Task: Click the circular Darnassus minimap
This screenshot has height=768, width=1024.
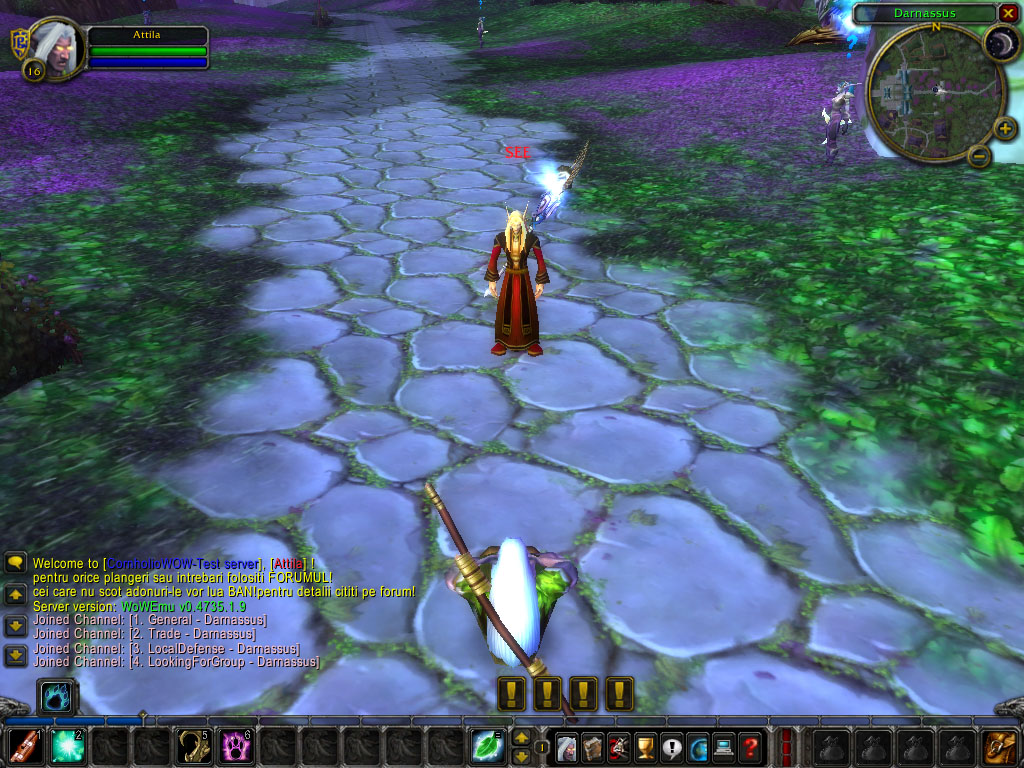Action: pyautogui.click(x=934, y=92)
